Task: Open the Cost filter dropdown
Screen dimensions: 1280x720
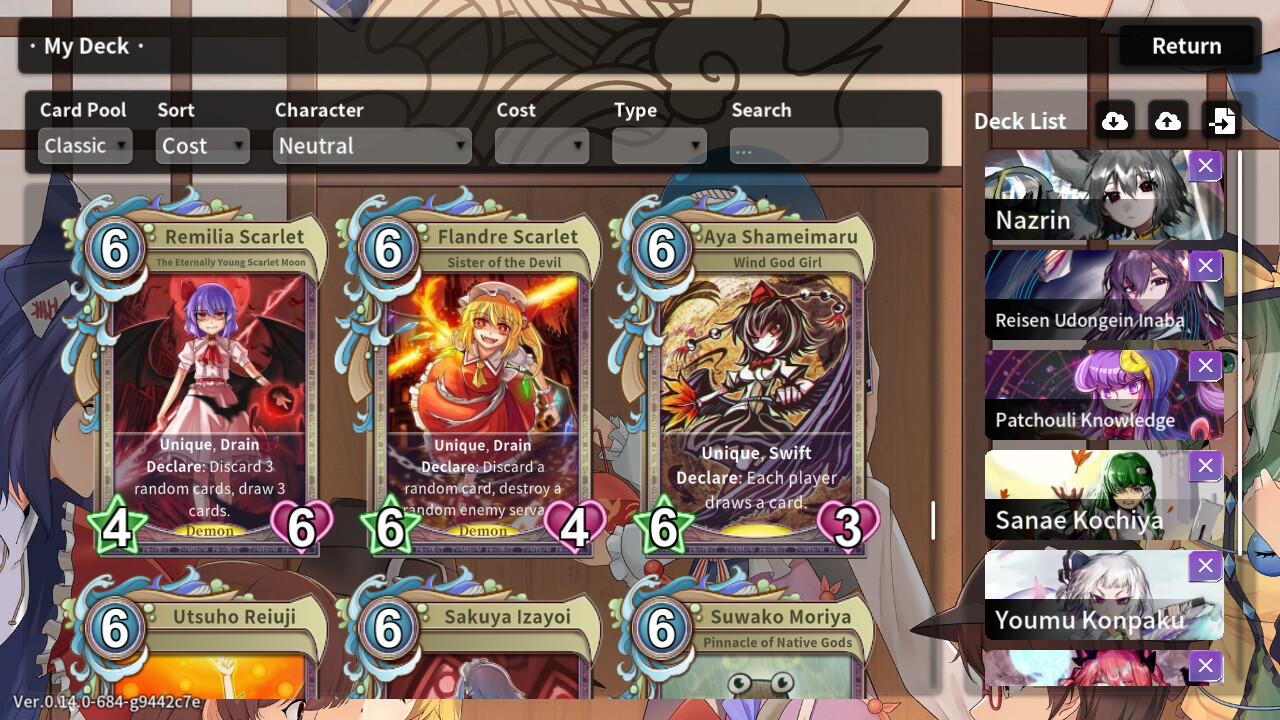Action: click(x=541, y=145)
